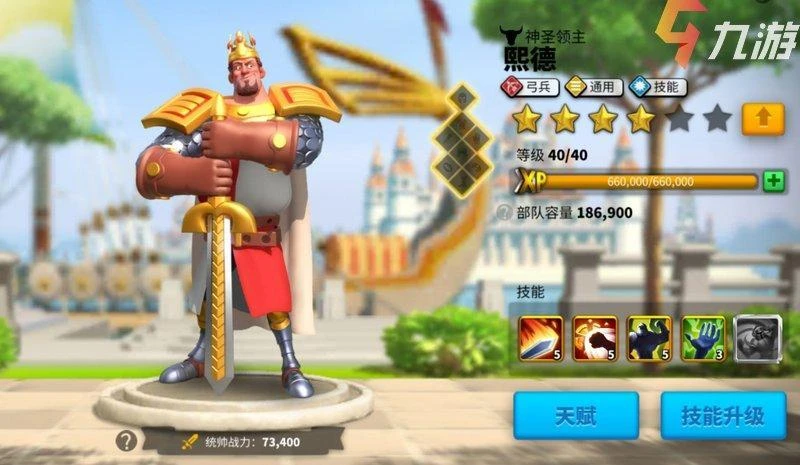Screen dimensions: 800x465
Task: Select the muscular flexing figure skill
Action: [x=648, y=339]
